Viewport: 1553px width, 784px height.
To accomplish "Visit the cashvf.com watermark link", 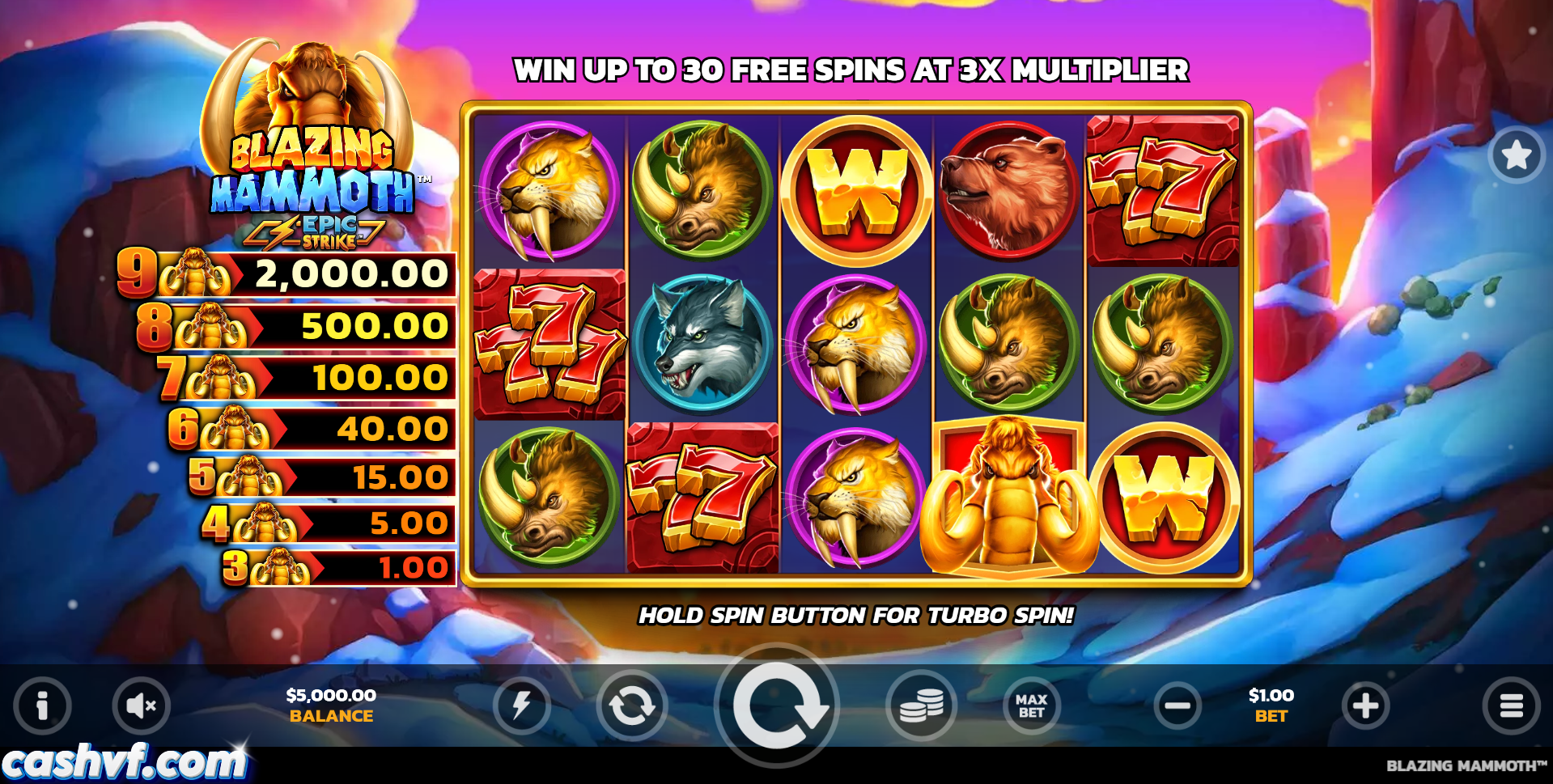I will (x=124, y=762).
